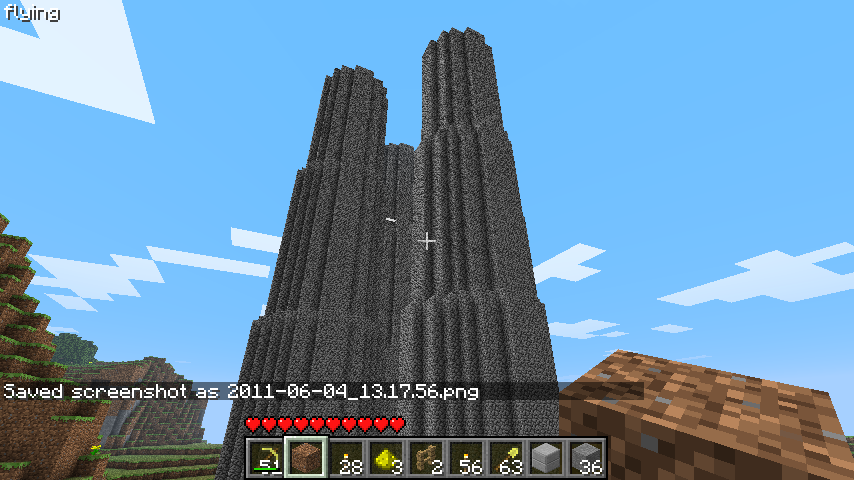Select the stone slab hotbar slot
This screenshot has height=480, width=854.
(547, 459)
